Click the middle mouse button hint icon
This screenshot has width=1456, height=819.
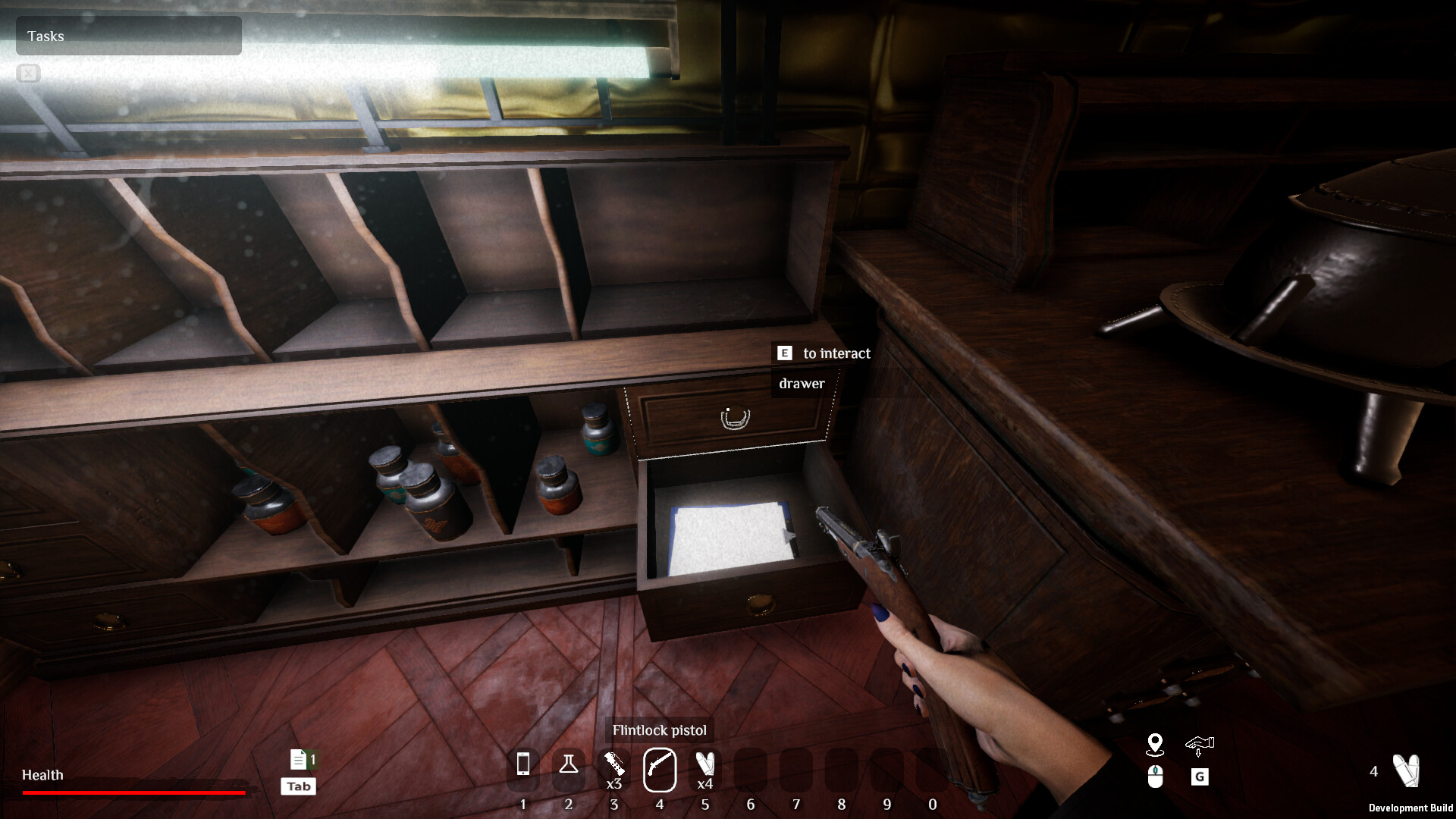(x=1155, y=777)
